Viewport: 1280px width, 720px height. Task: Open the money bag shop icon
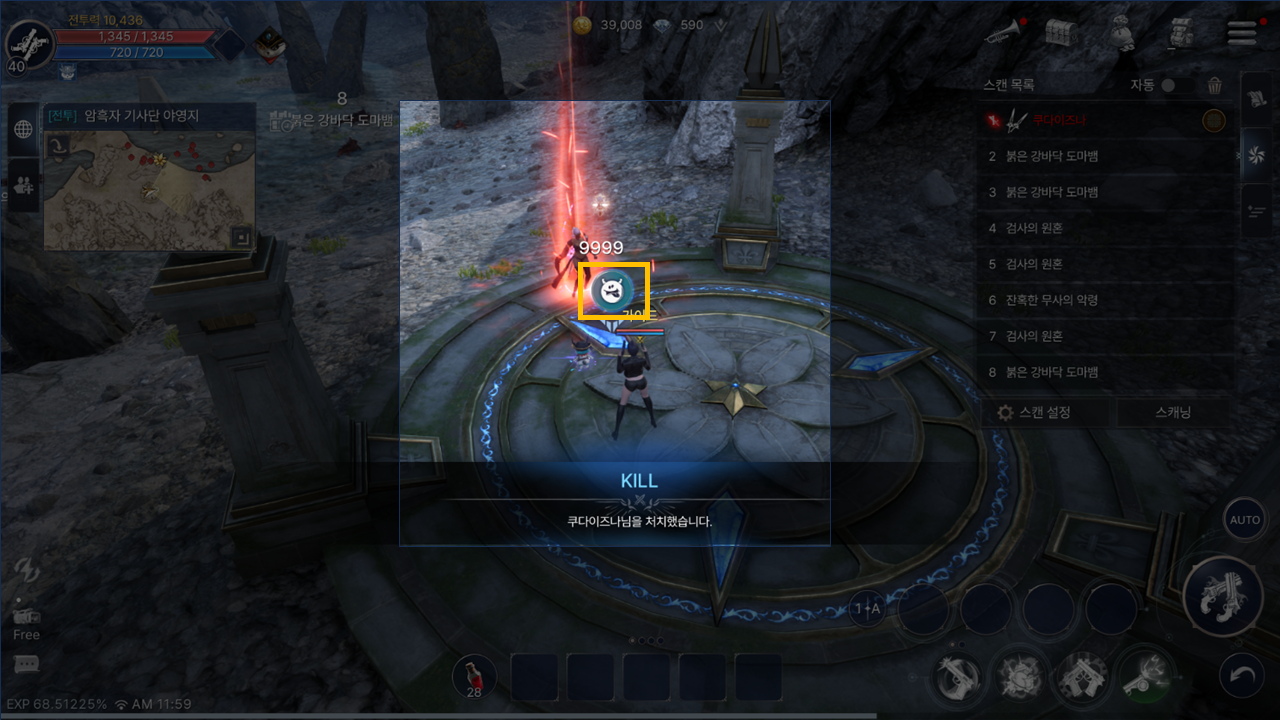[x=1120, y=33]
